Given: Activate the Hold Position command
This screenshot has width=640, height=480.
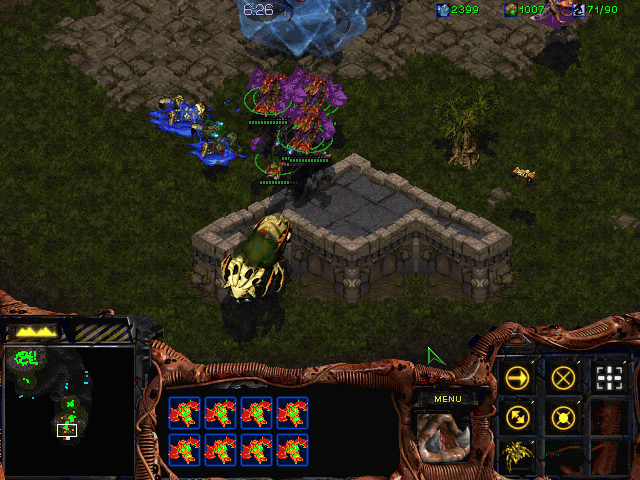Looking at the screenshot, I should (563, 416).
